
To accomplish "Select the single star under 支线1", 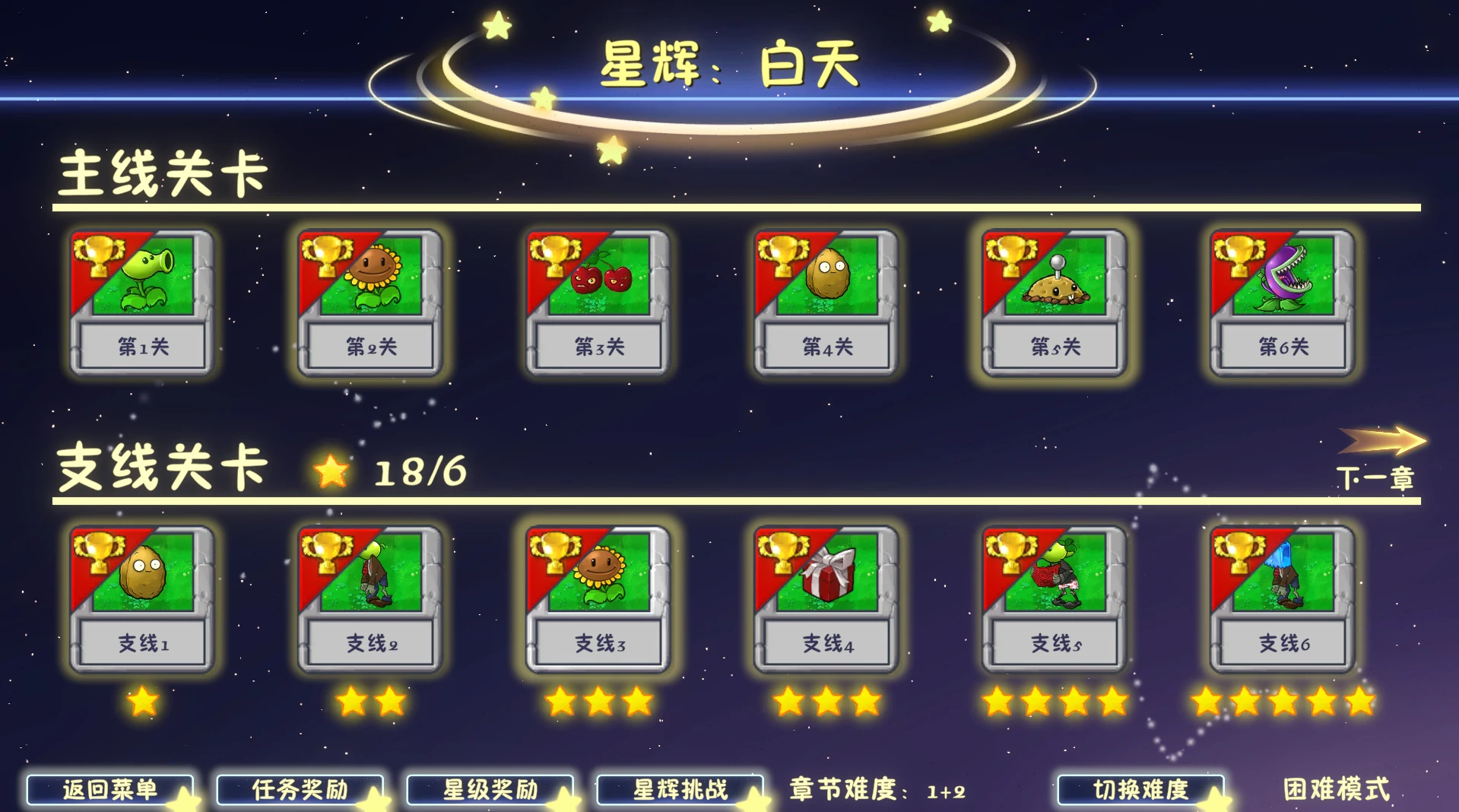I will point(141,705).
